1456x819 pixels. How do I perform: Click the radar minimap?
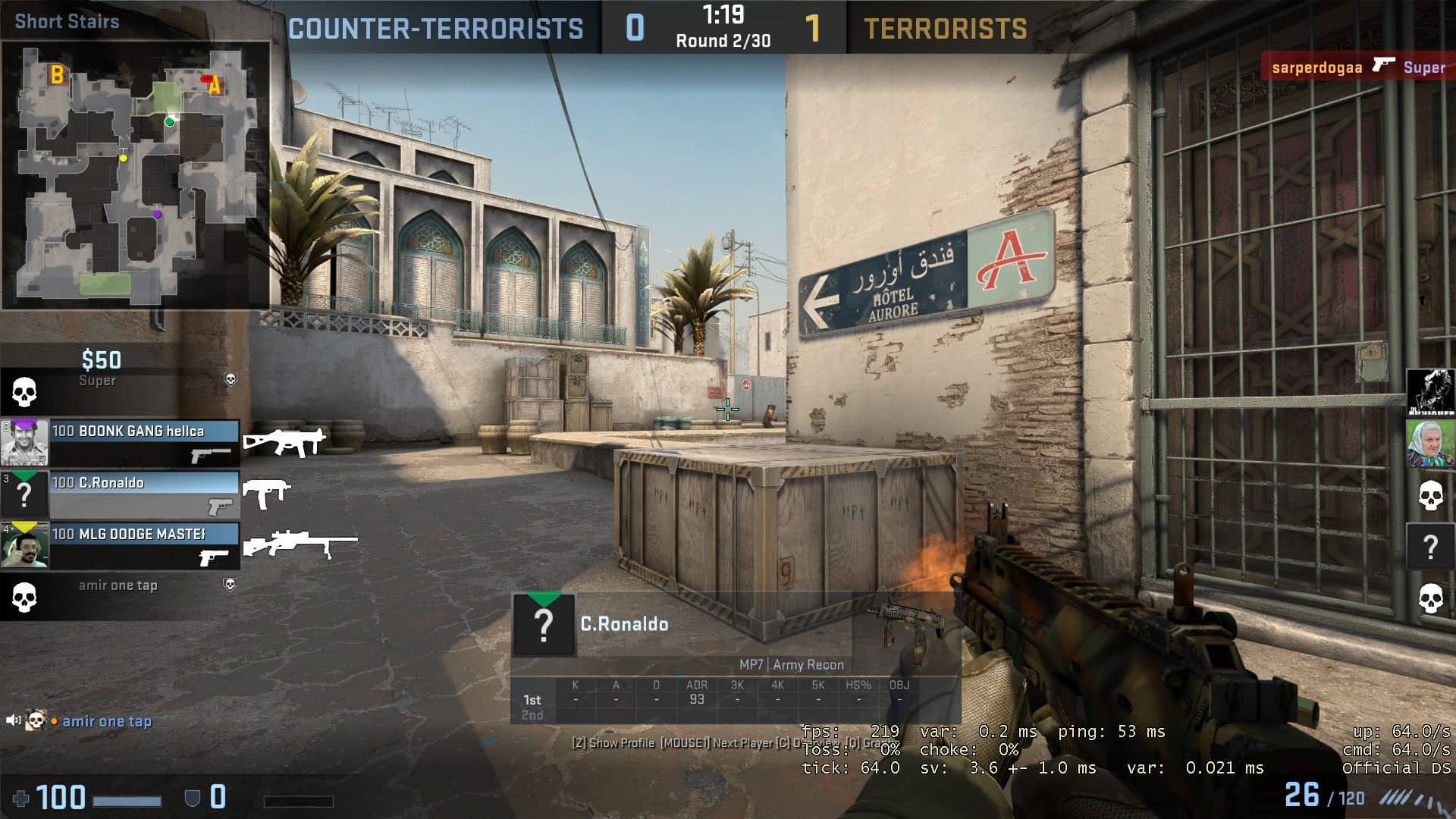tap(135, 174)
